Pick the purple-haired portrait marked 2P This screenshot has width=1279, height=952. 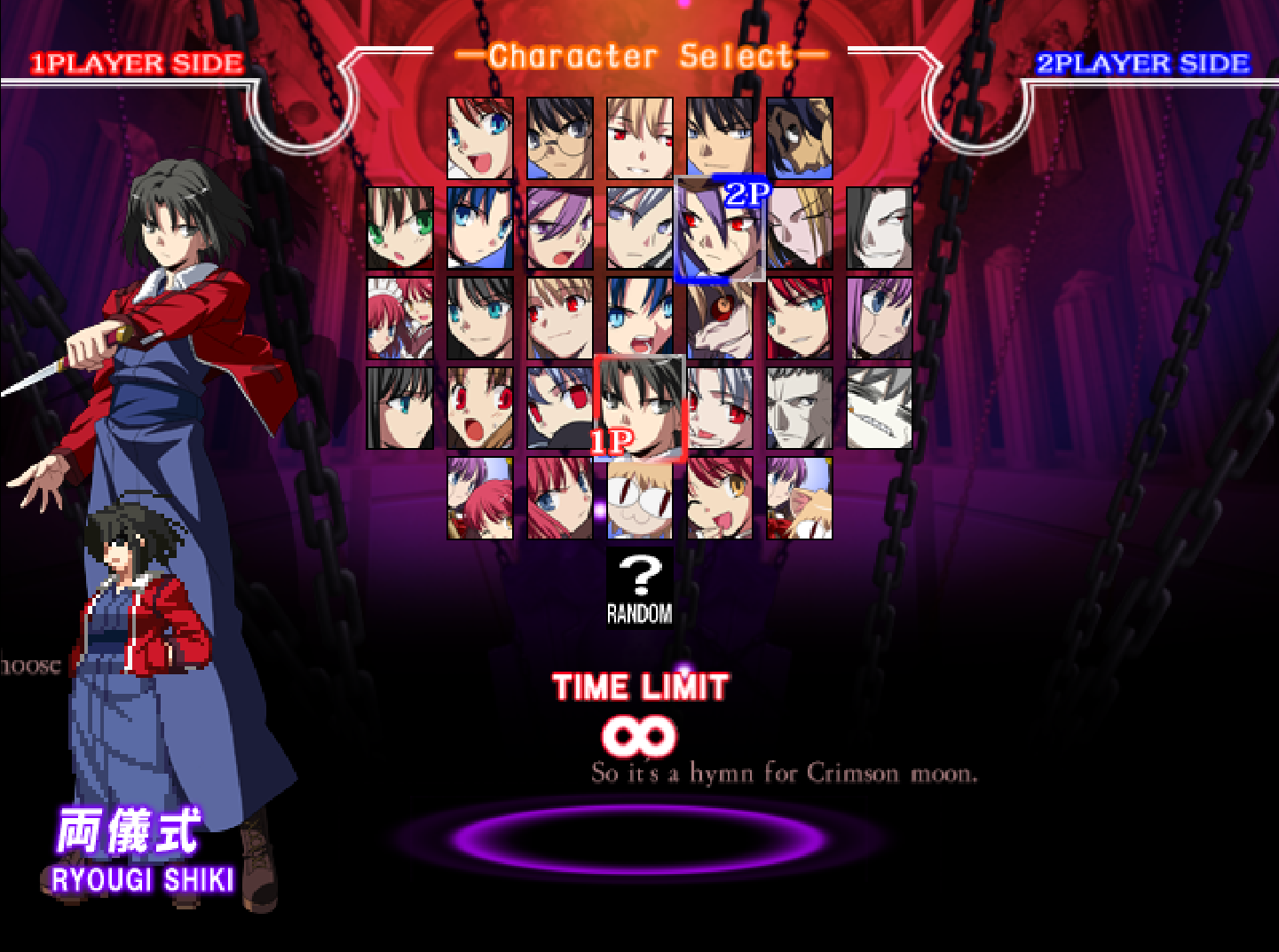click(719, 229)
